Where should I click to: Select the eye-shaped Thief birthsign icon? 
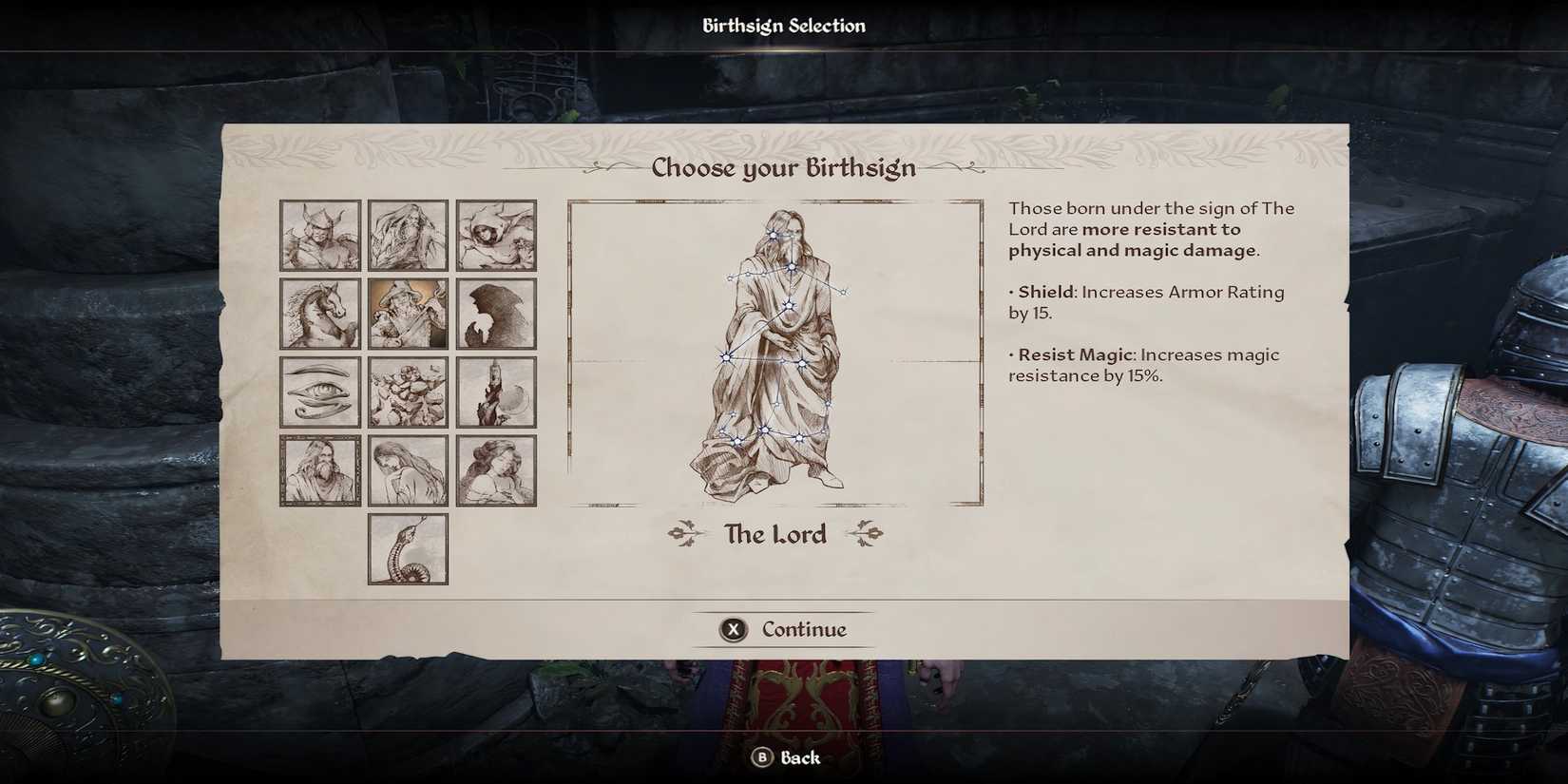click(319, 390)
